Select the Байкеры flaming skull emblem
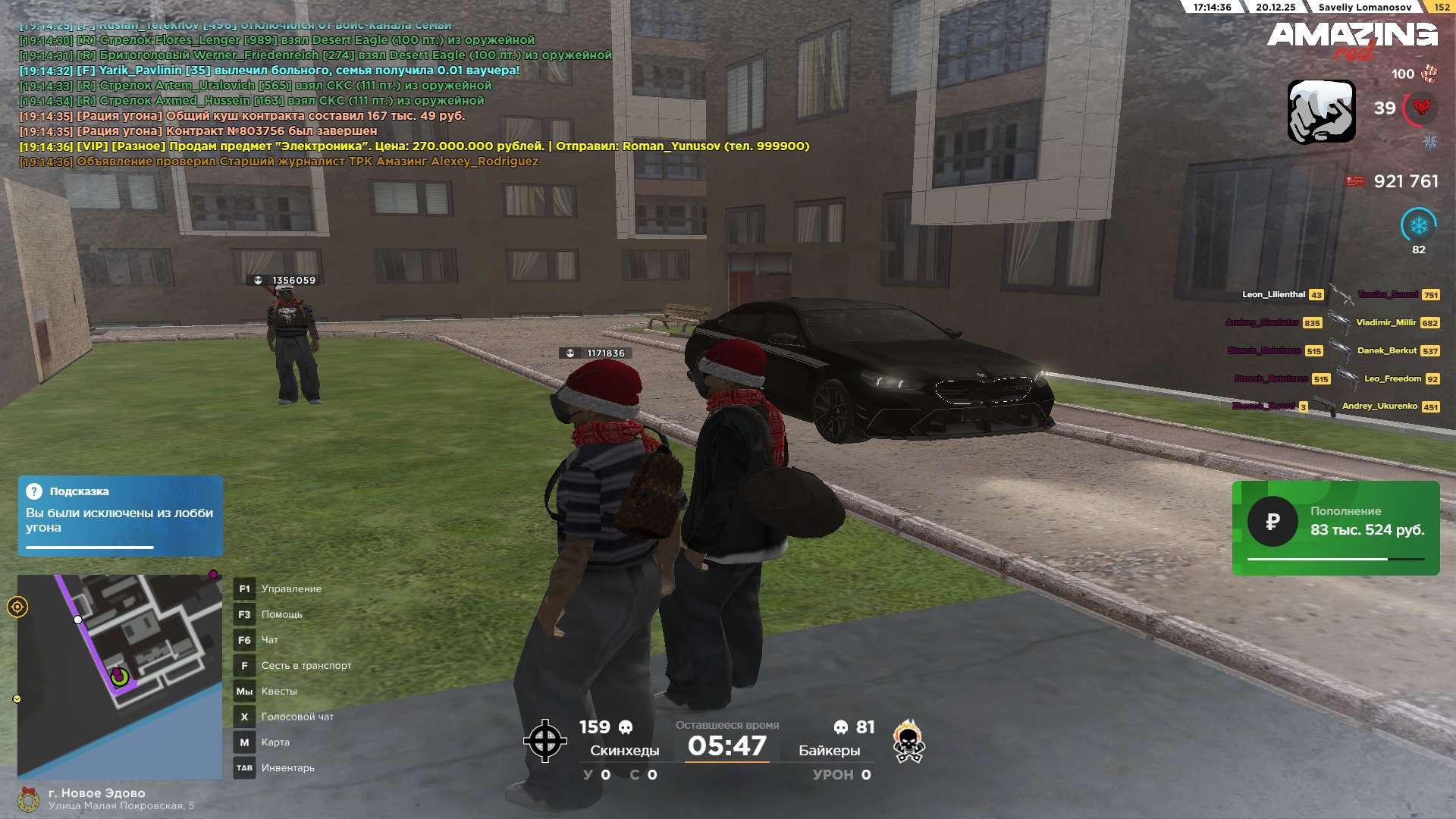 pos(908,741)
